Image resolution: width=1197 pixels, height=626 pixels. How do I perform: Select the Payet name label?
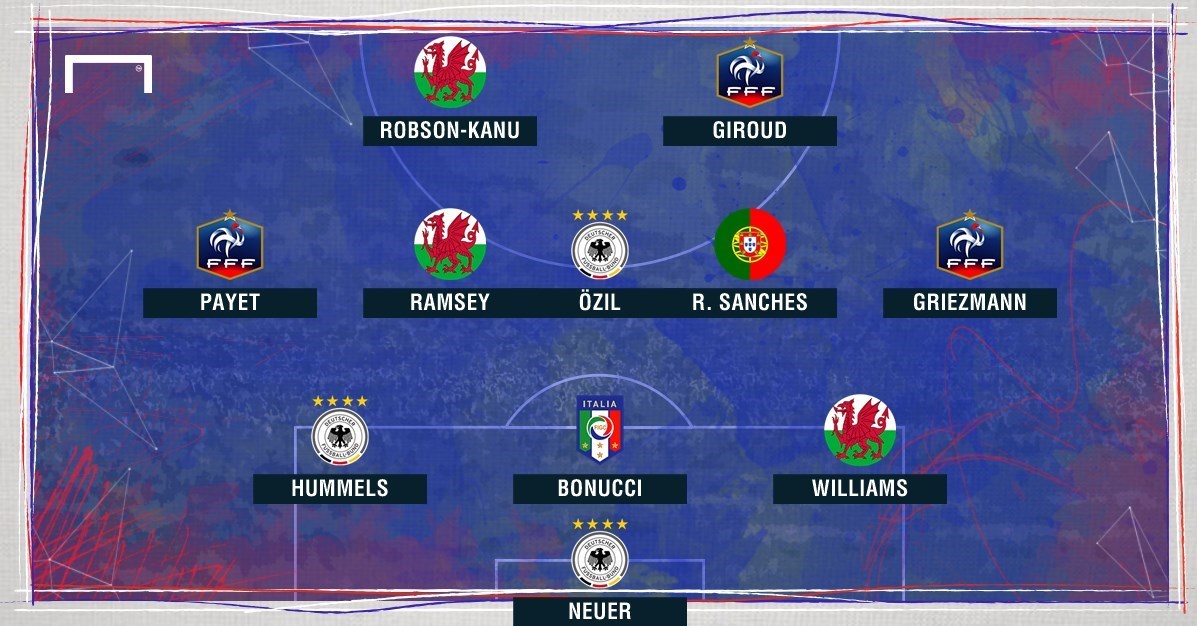tap(230, 303)
